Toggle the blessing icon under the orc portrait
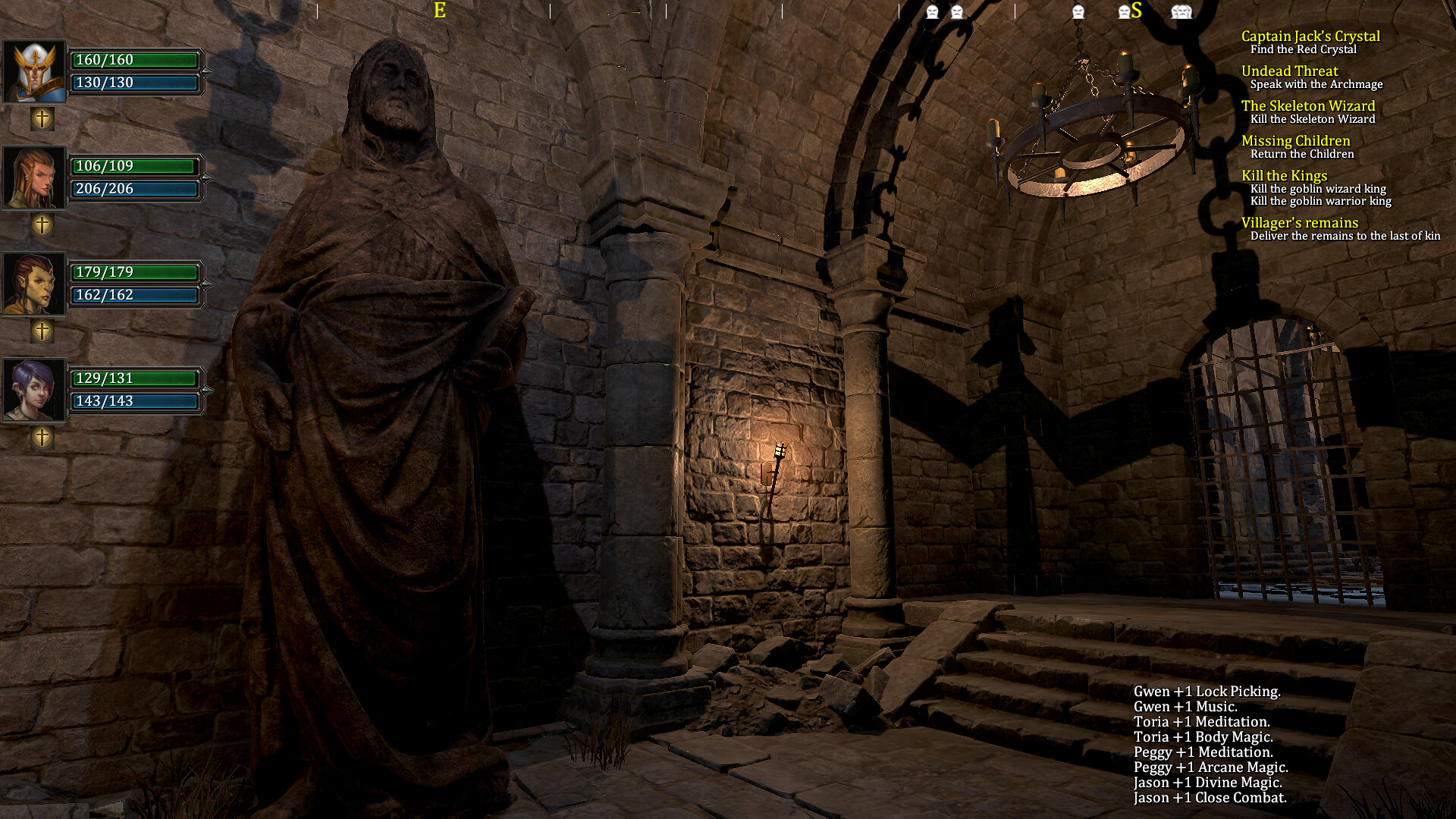Viewport: 1456px width, 819px height. click(x=42, y=330)
